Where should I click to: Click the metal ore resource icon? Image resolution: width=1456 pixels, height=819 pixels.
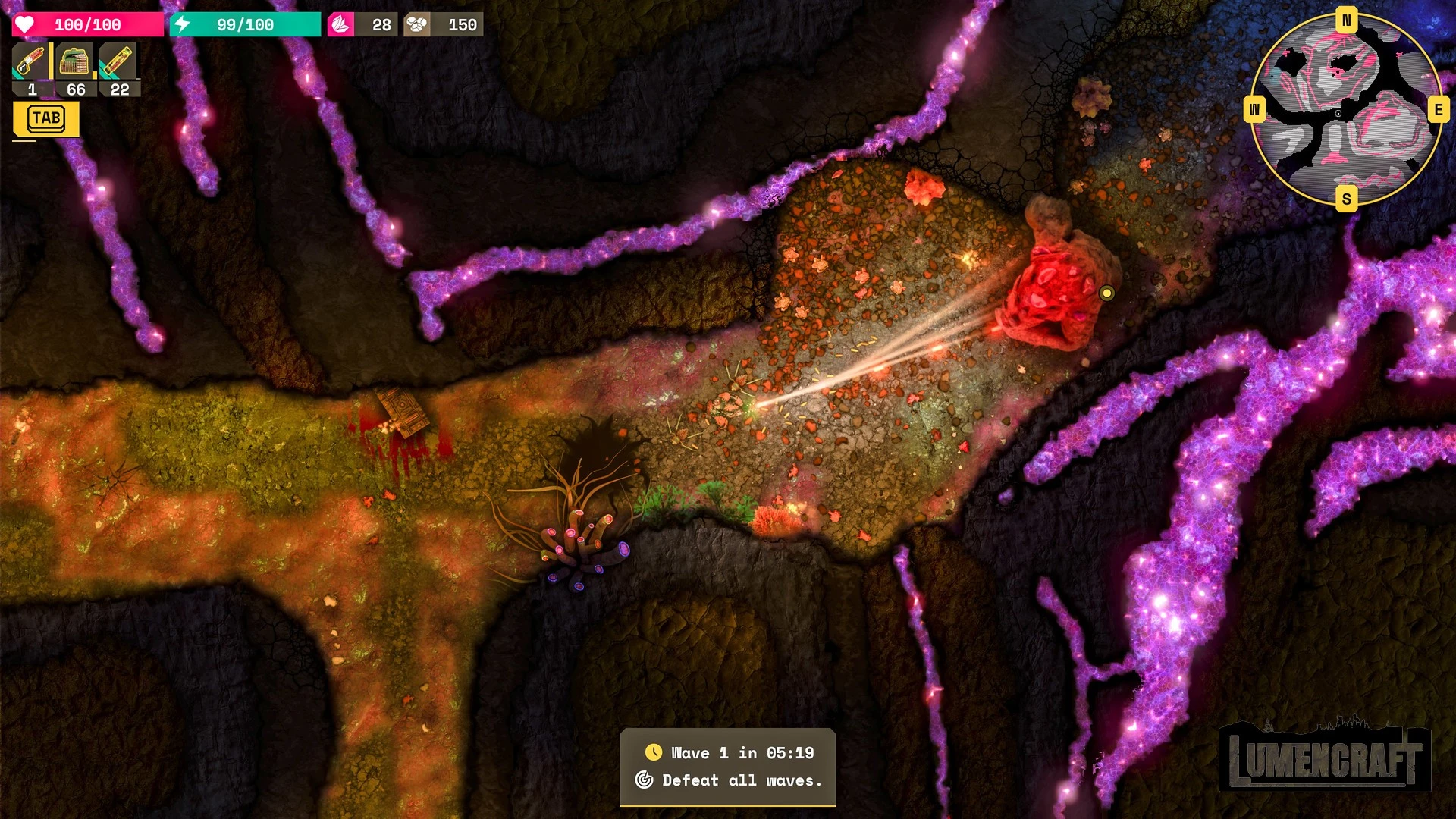click(x=416, y=25)
